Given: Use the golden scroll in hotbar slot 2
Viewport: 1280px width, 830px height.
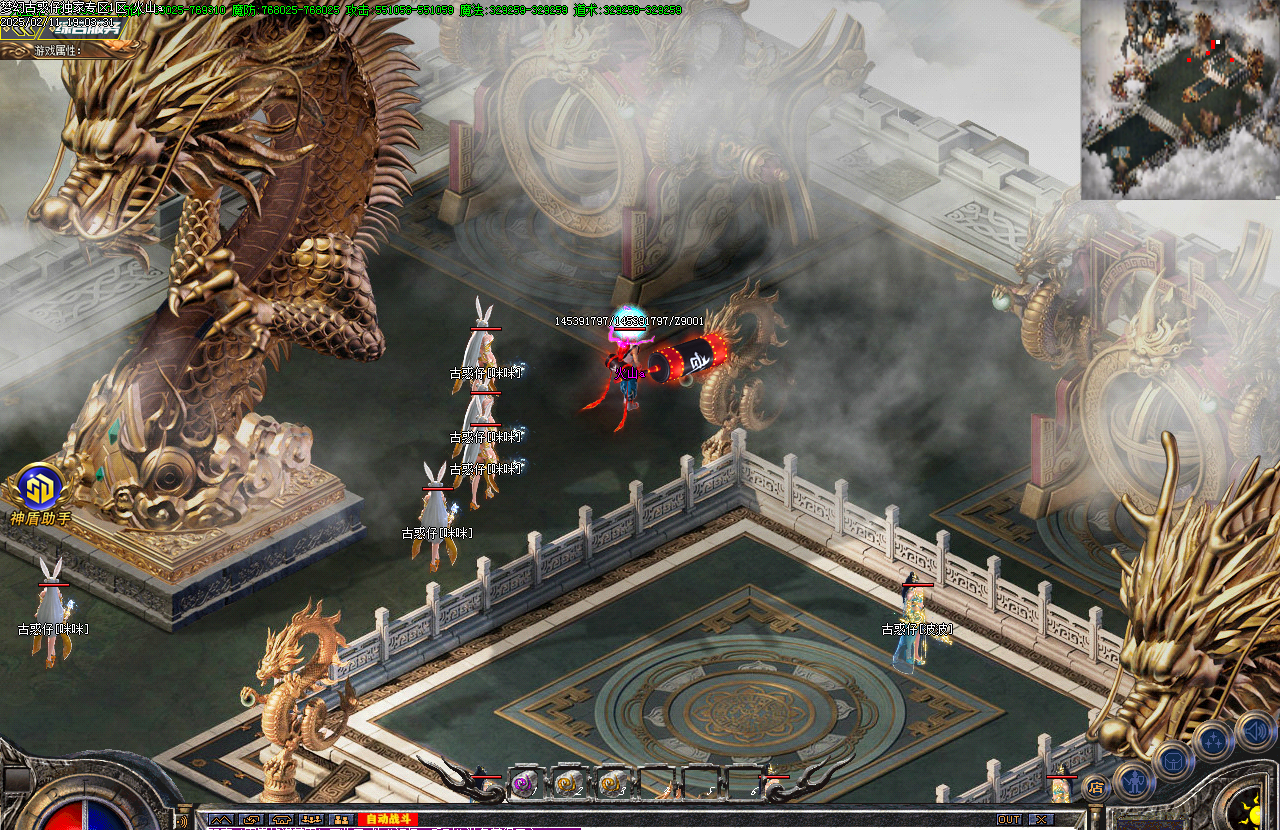Looking at the screenshot, I should coord(567,784).
